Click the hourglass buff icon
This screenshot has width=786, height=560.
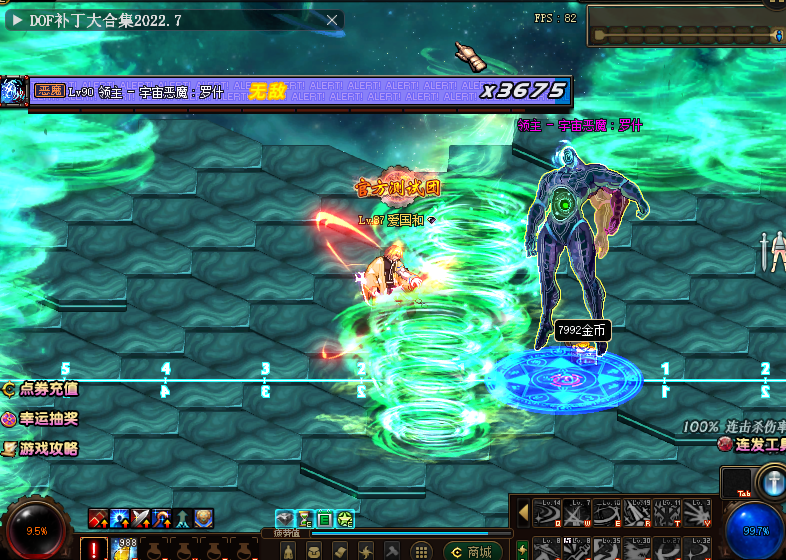point(305,519)
